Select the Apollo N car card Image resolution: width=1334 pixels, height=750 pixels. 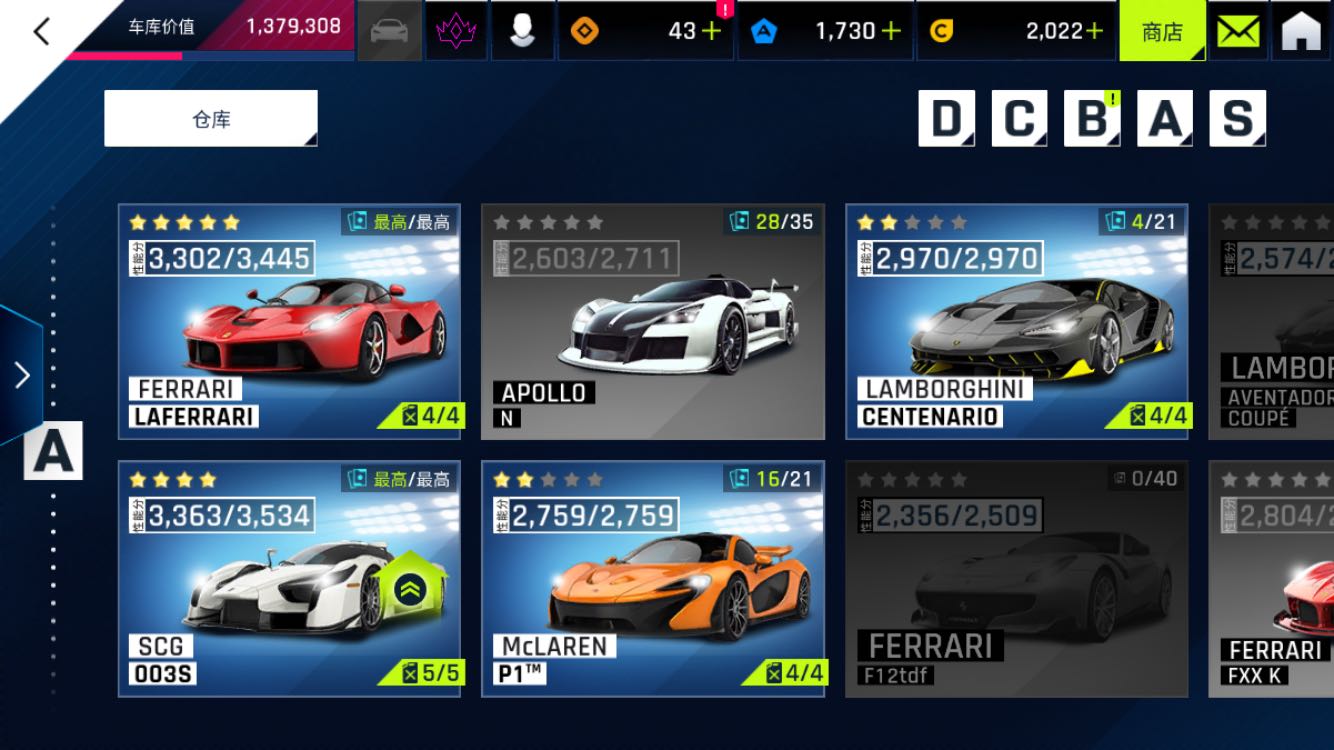(653, 322)
